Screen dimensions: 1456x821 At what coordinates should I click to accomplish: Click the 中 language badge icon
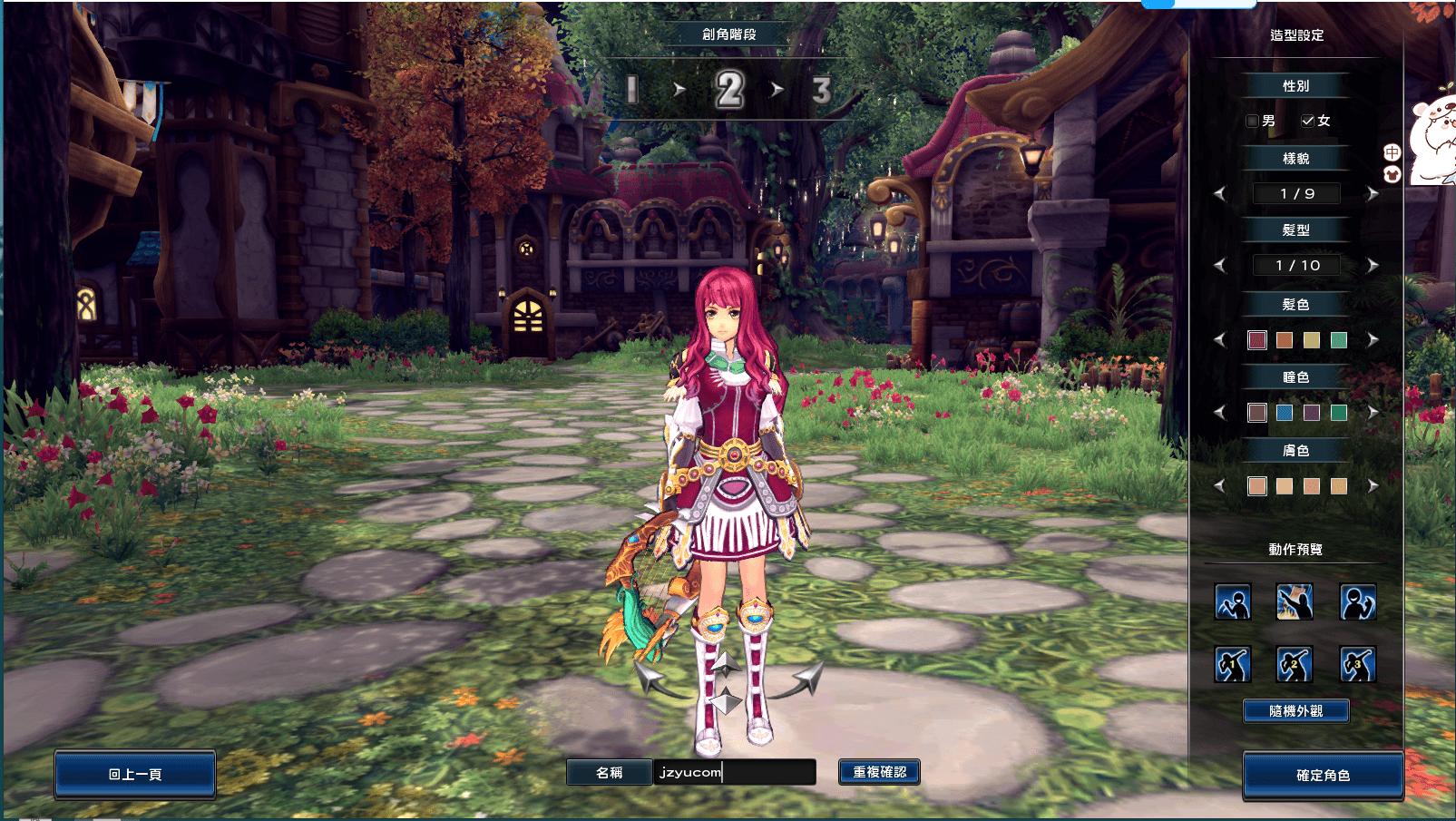[x=1392, y=151]
